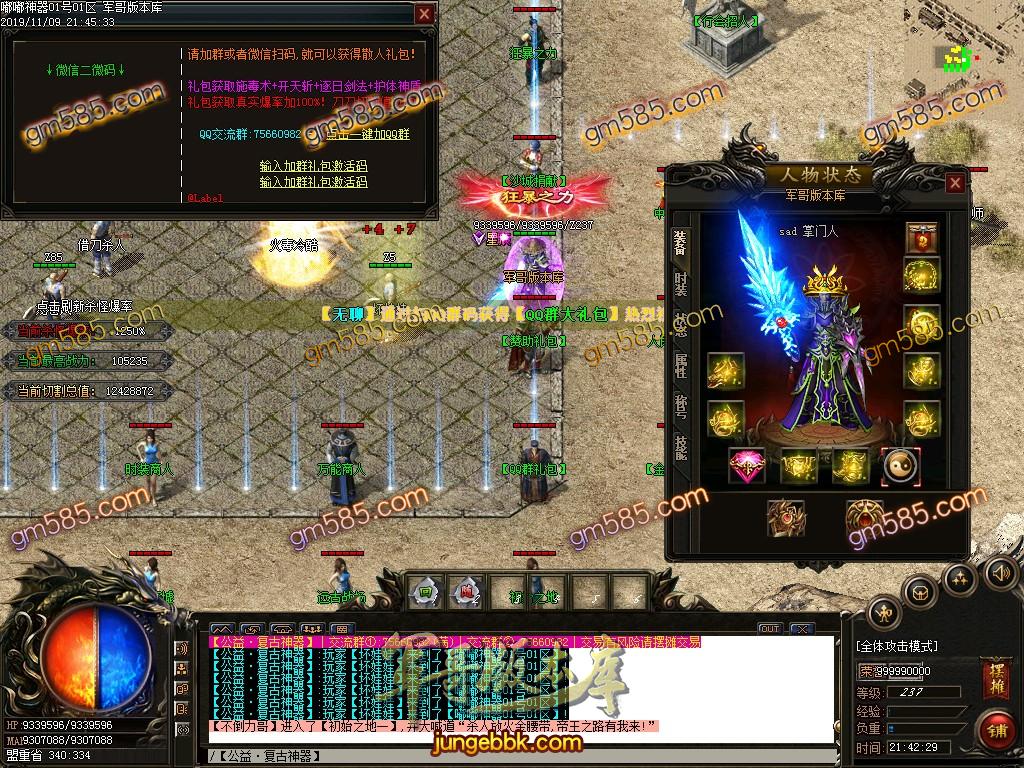Click the 点击刷新杀怪爆率 refresh label

pos(85,306)
